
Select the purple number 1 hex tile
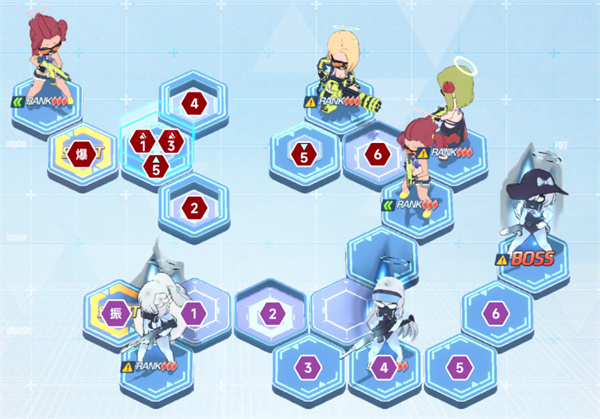coord(194,313)
